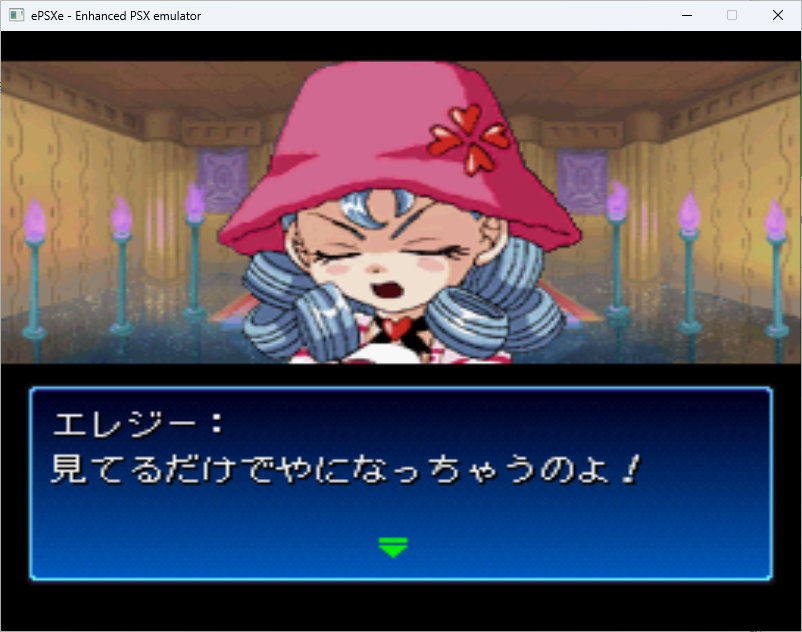The image size is (802, 632).
Task: Advance dialogue with the green arrow
Action: [x=393, y=546]
